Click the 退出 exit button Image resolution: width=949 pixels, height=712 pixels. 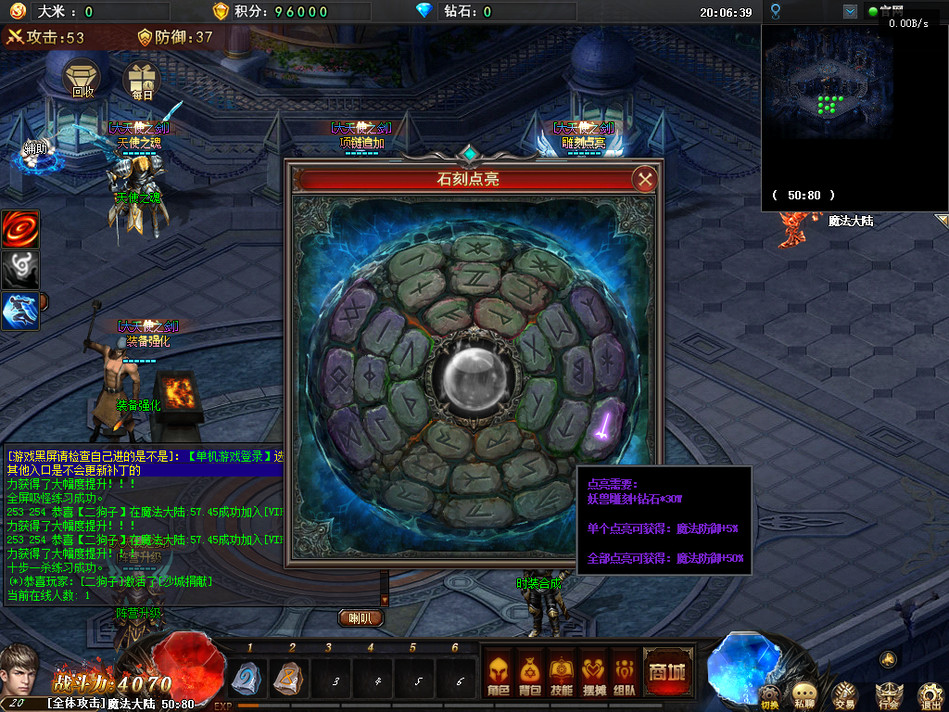[930, 694]
